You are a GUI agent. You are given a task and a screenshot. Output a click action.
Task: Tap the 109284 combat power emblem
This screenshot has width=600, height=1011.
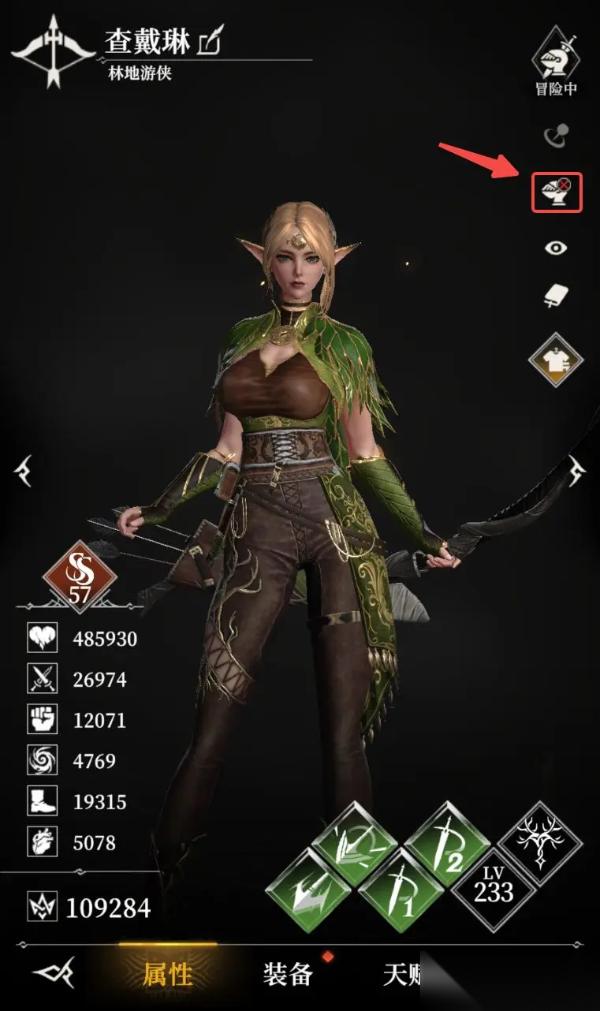click(43, 908)
